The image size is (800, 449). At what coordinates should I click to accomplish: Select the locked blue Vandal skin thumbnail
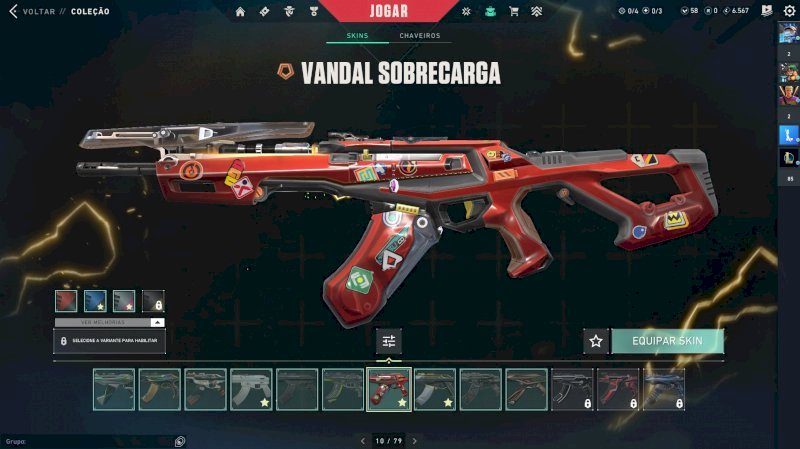(x=664, y=389)
